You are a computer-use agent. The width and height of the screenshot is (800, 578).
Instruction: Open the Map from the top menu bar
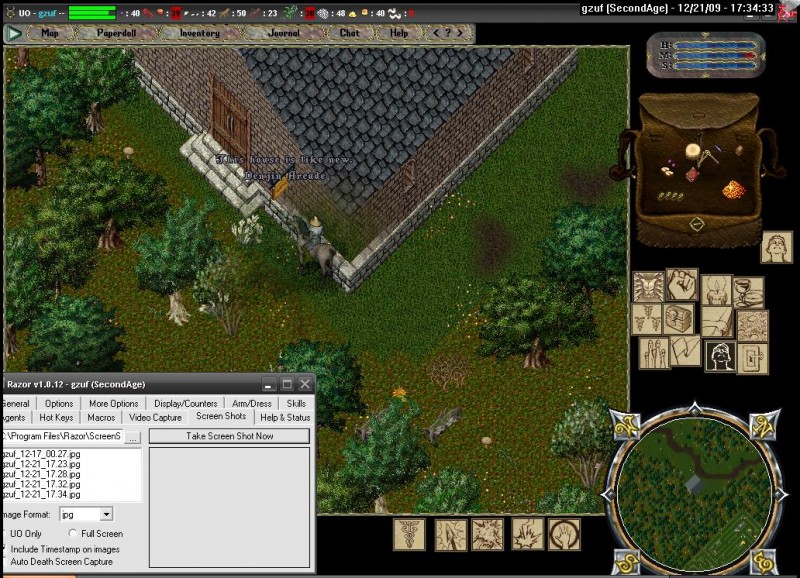pyautogui.click(x=48, y=33)
